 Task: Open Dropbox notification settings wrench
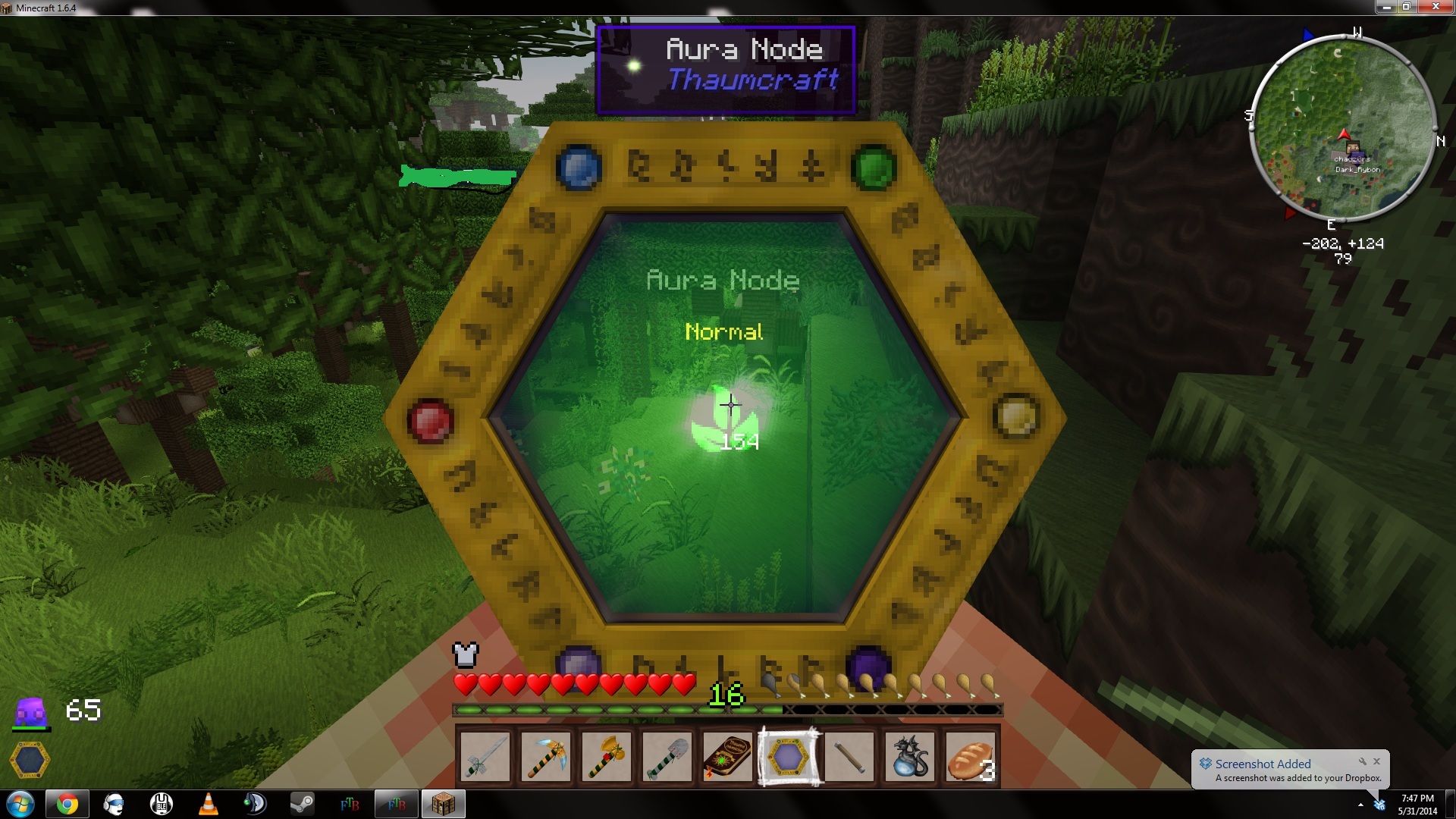[x=1363, y=761]
